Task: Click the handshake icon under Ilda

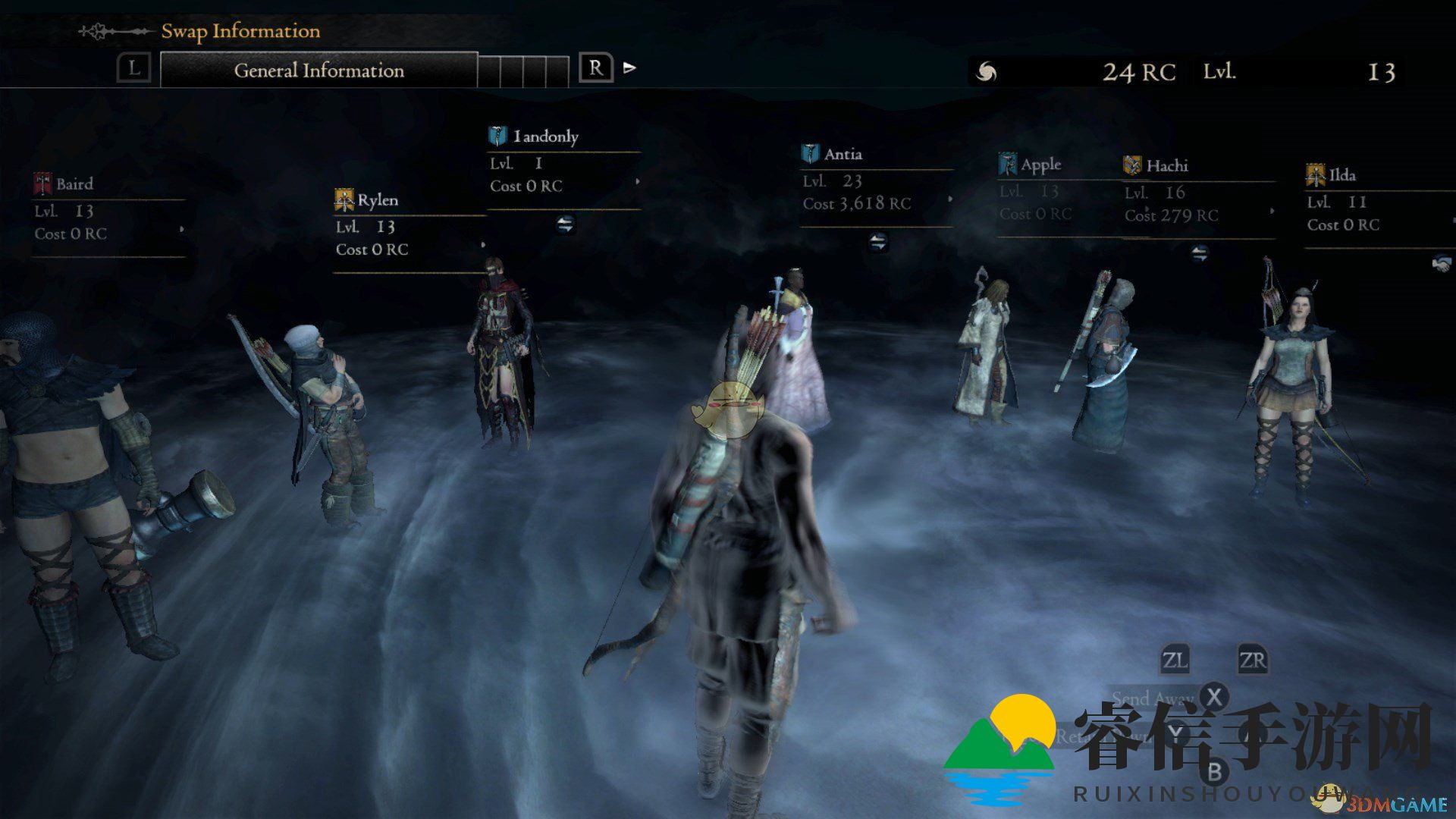Action: [x=1441, y=263]
